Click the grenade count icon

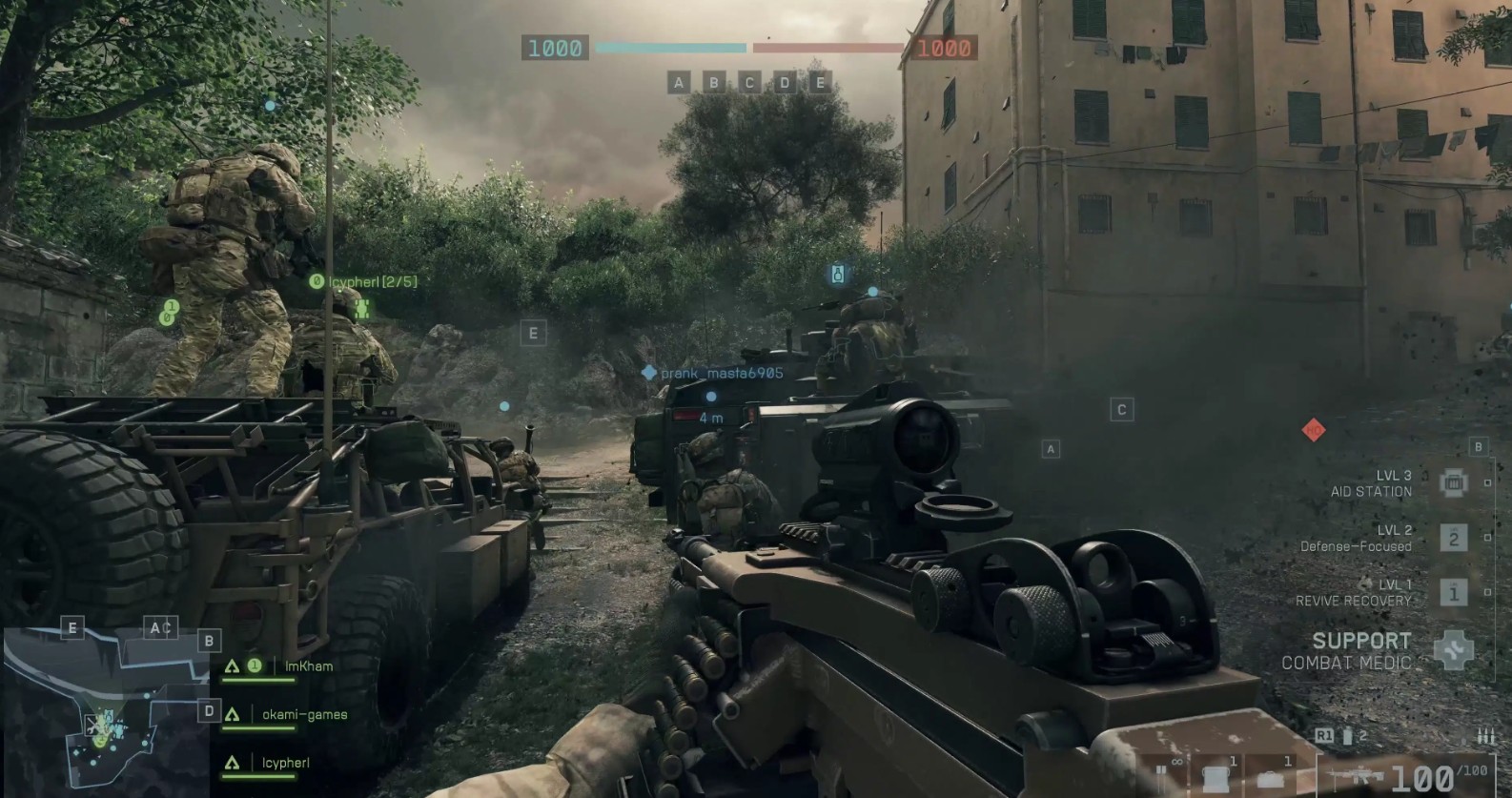(1348, 736)
